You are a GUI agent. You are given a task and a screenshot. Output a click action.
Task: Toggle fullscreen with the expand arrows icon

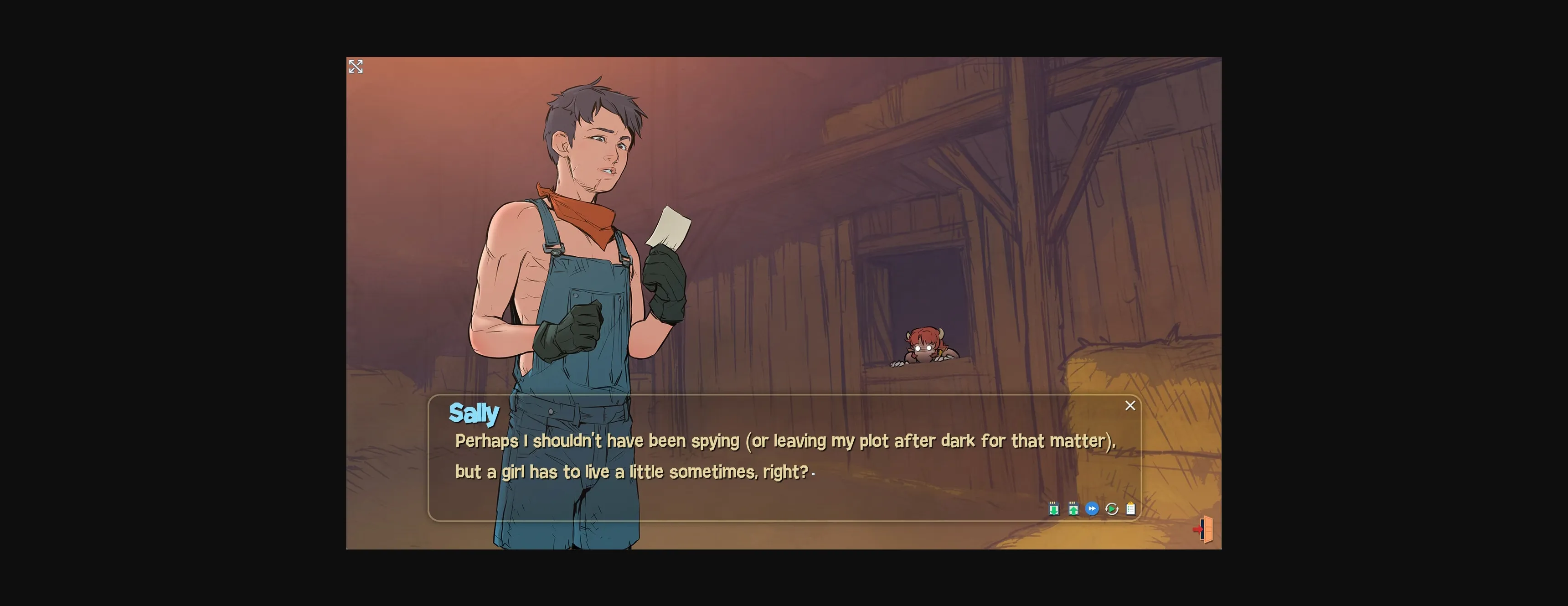(356, 67)
